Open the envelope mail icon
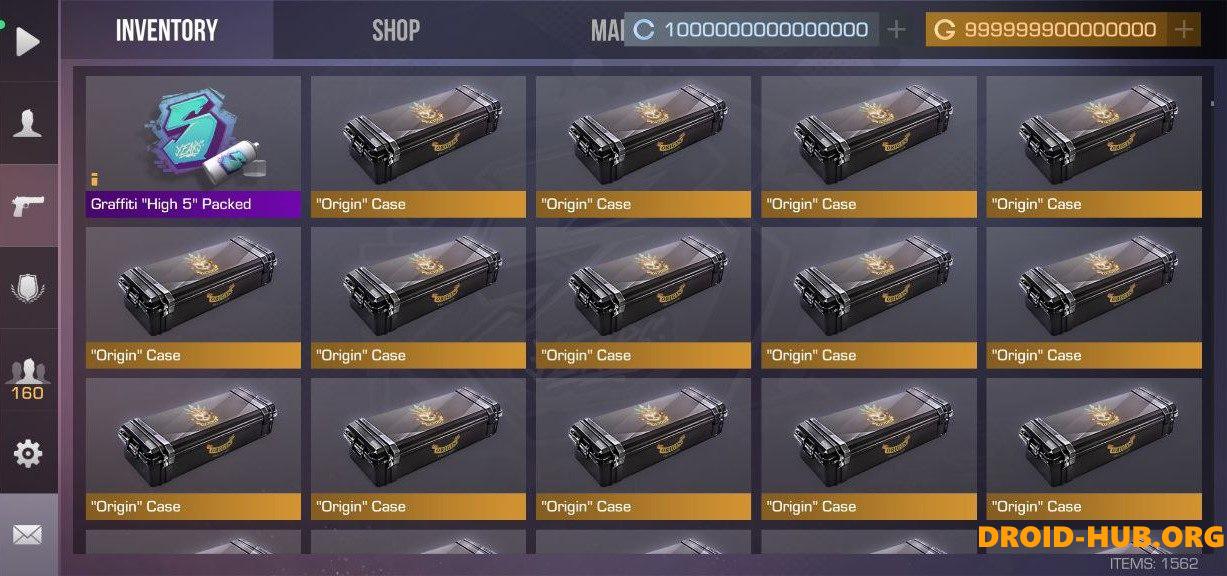 click(x=28, y=535)
